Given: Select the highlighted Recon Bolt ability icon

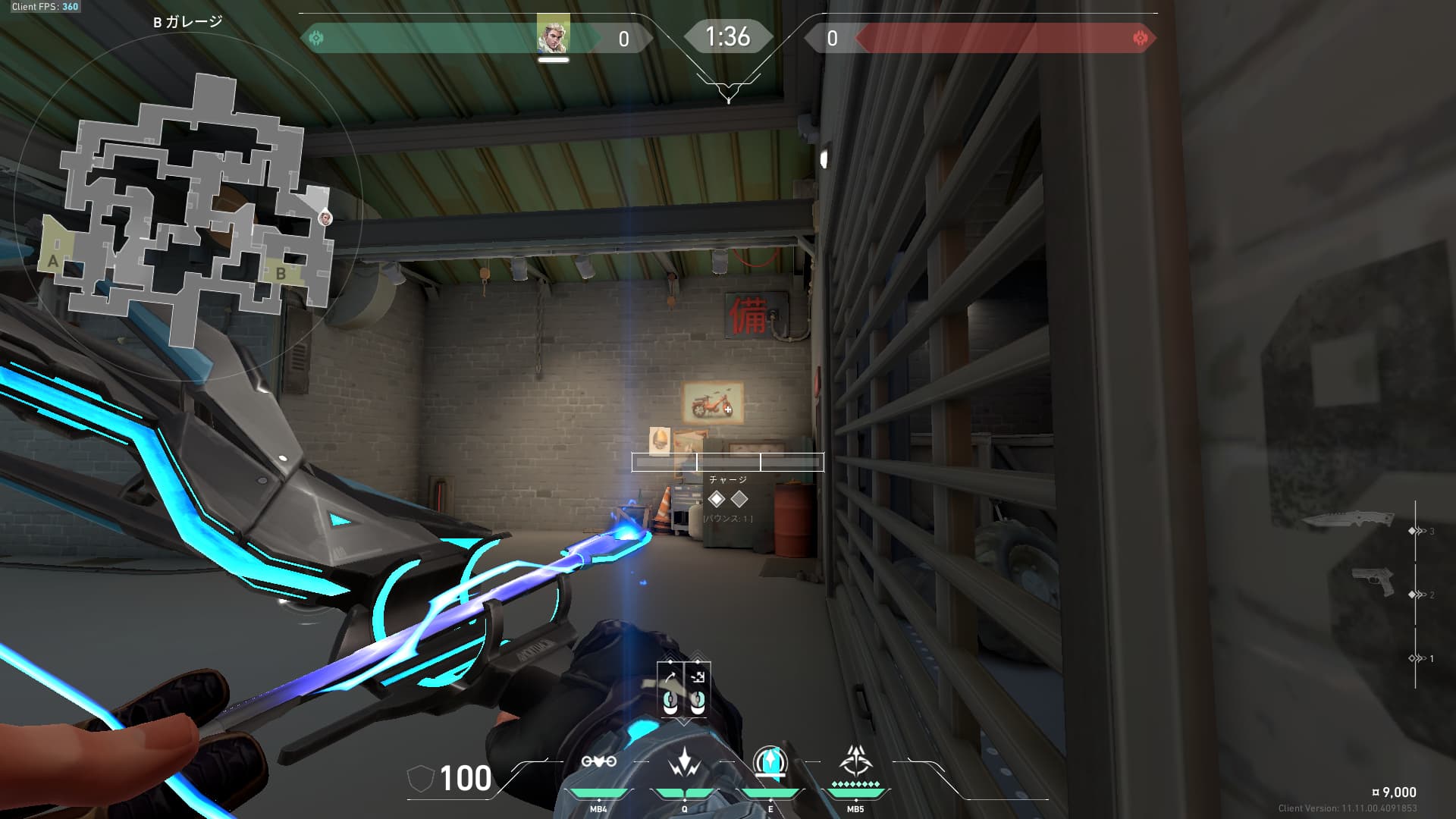Looking at the screenshot, I should pos(770,761).
